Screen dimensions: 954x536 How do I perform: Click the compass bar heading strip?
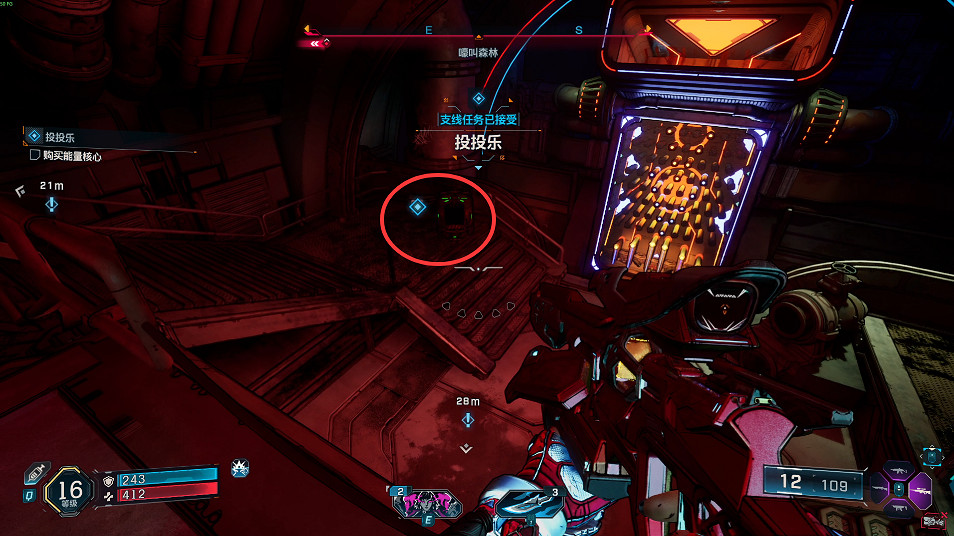[x=478, y=32]
